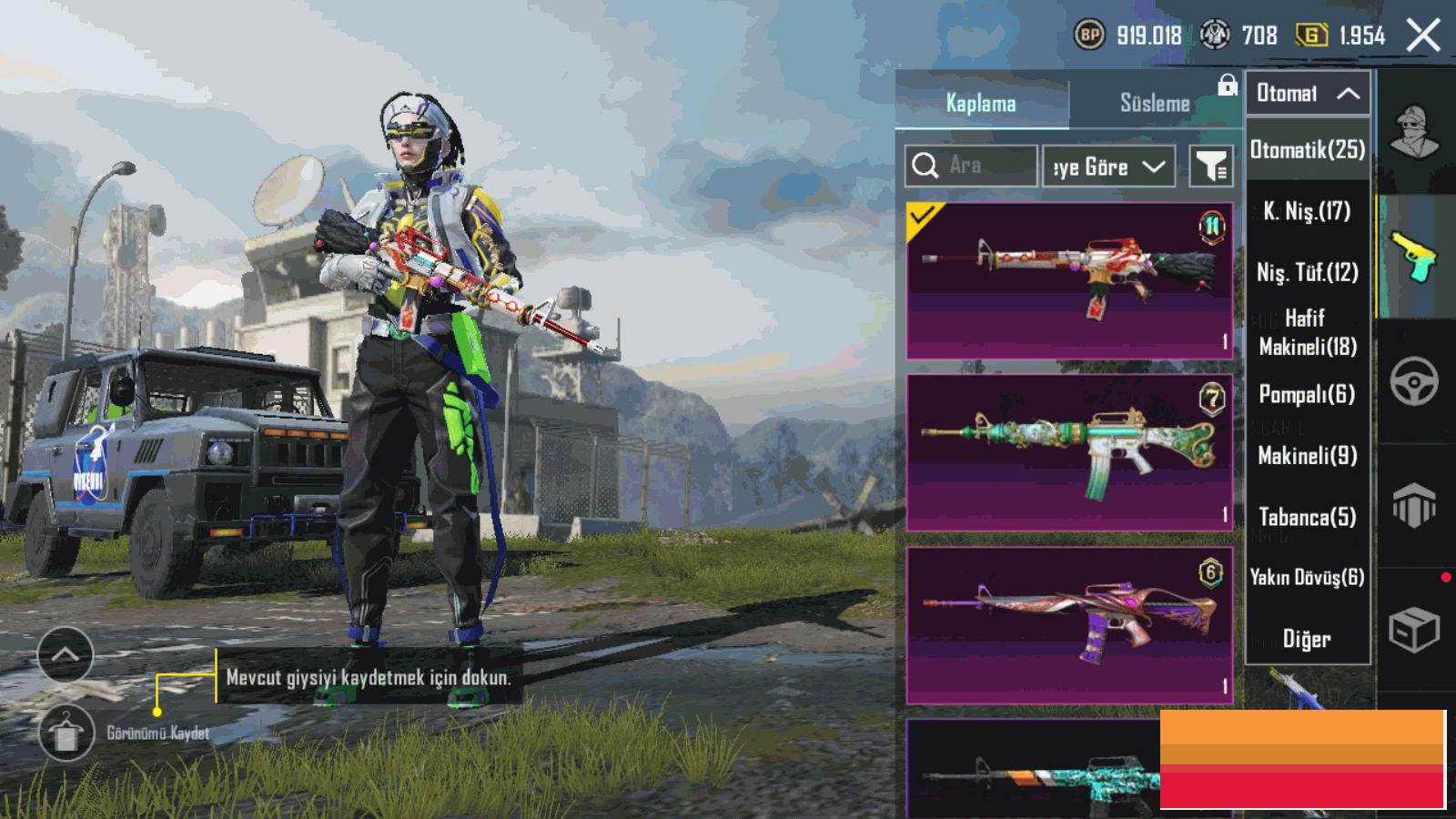Save the look with Görünümü Kaydet
Viewport: 1456px width, 819px height.
click(66, 733)
